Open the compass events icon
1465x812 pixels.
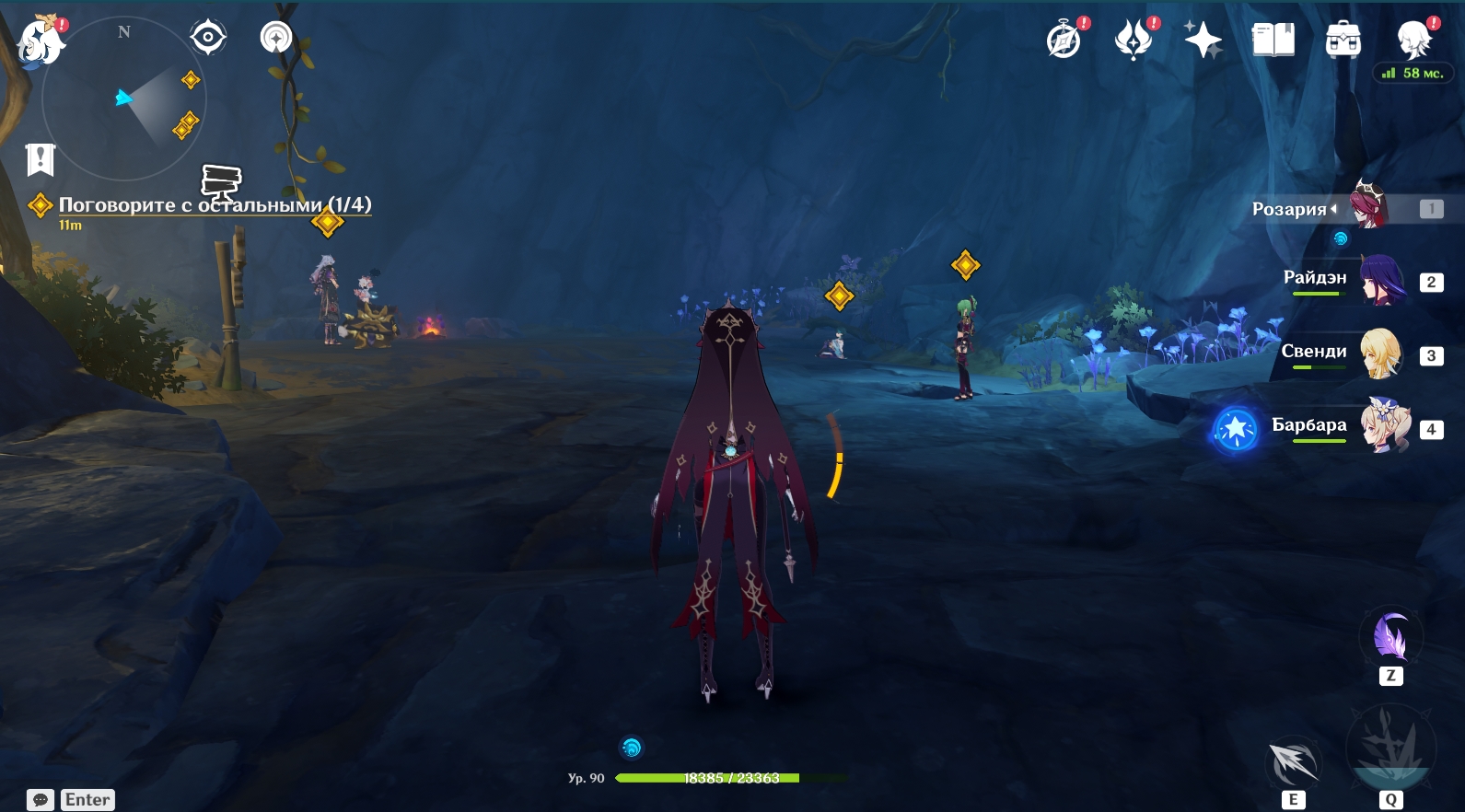tap(1064, 41)
